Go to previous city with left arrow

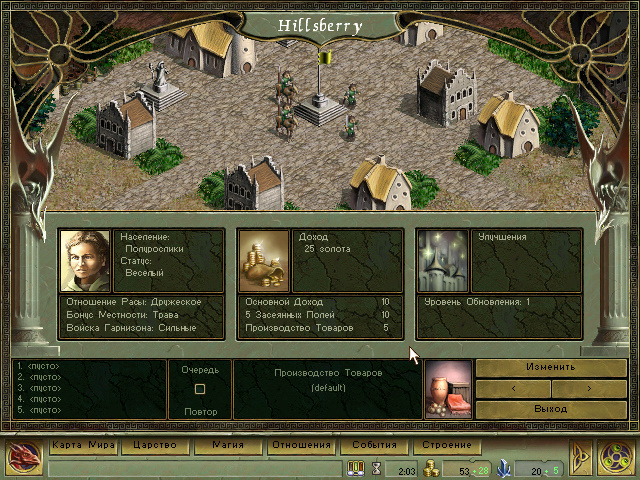(514, 388)
